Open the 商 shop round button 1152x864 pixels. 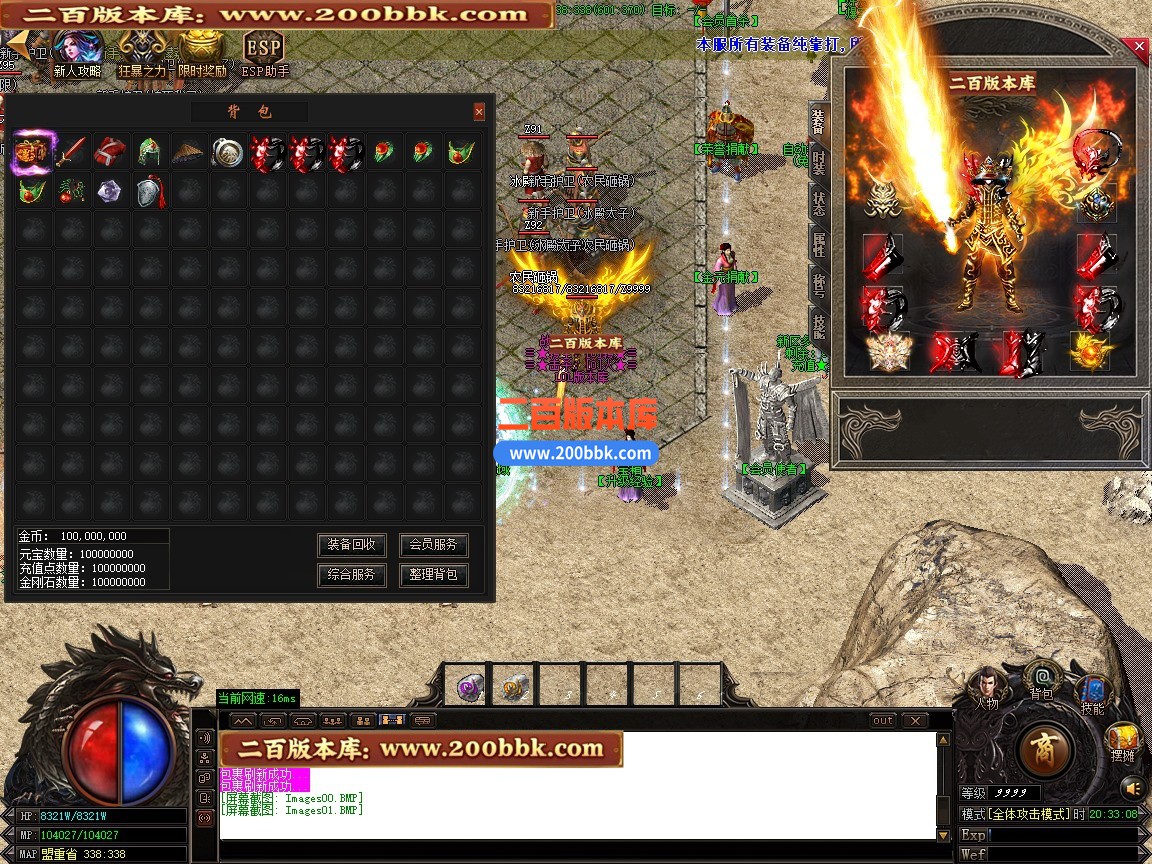(1045, 748)
